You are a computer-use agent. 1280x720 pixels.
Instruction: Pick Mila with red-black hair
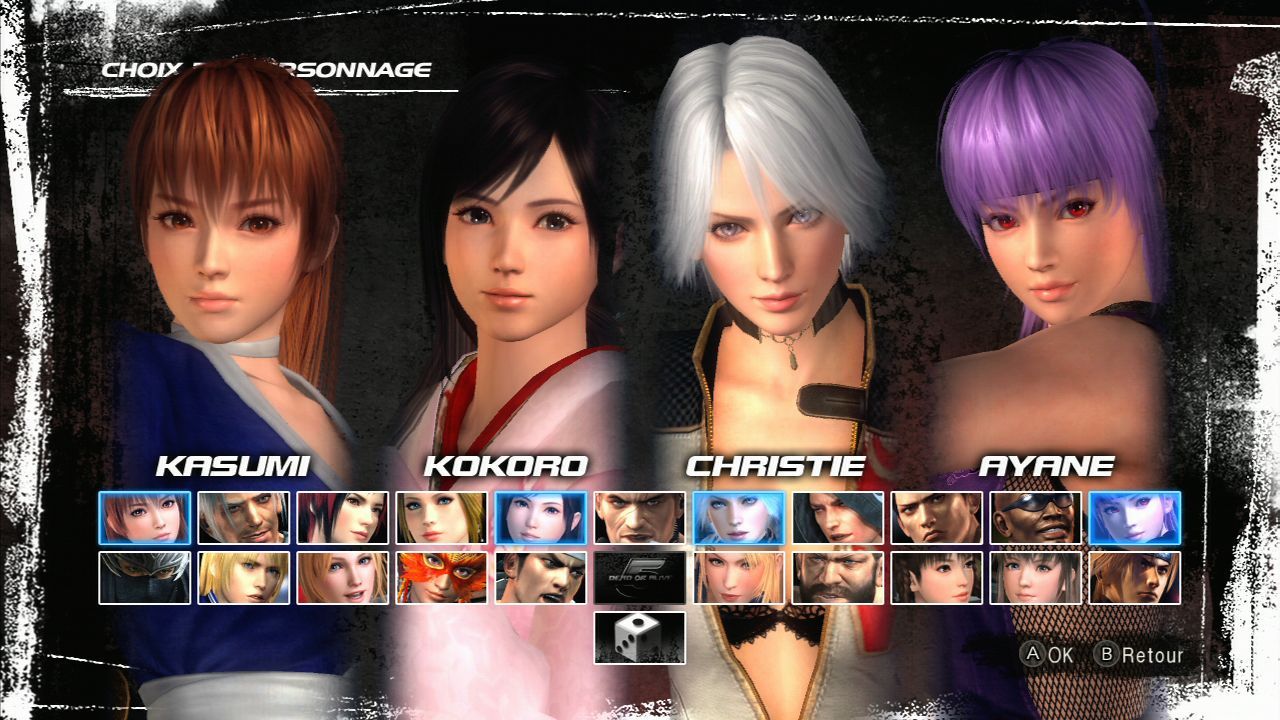coord(342,517)
